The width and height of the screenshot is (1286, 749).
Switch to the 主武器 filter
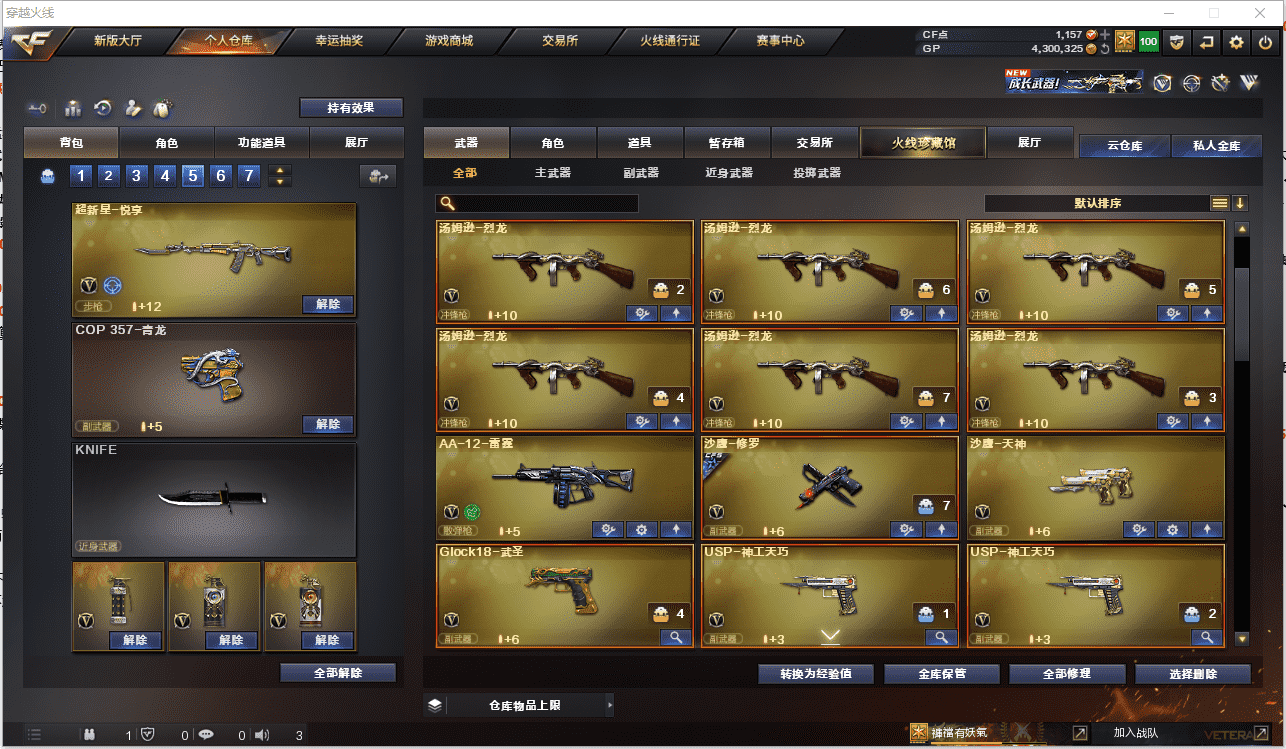[552, 173]
